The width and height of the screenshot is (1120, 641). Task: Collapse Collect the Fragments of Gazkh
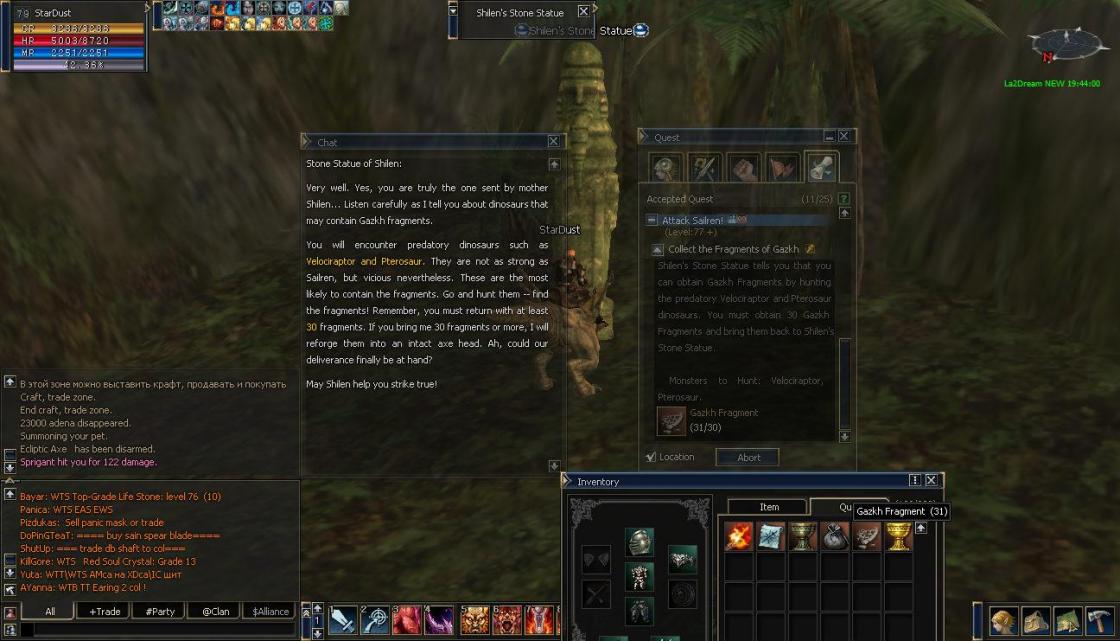[x=657, y=250]
